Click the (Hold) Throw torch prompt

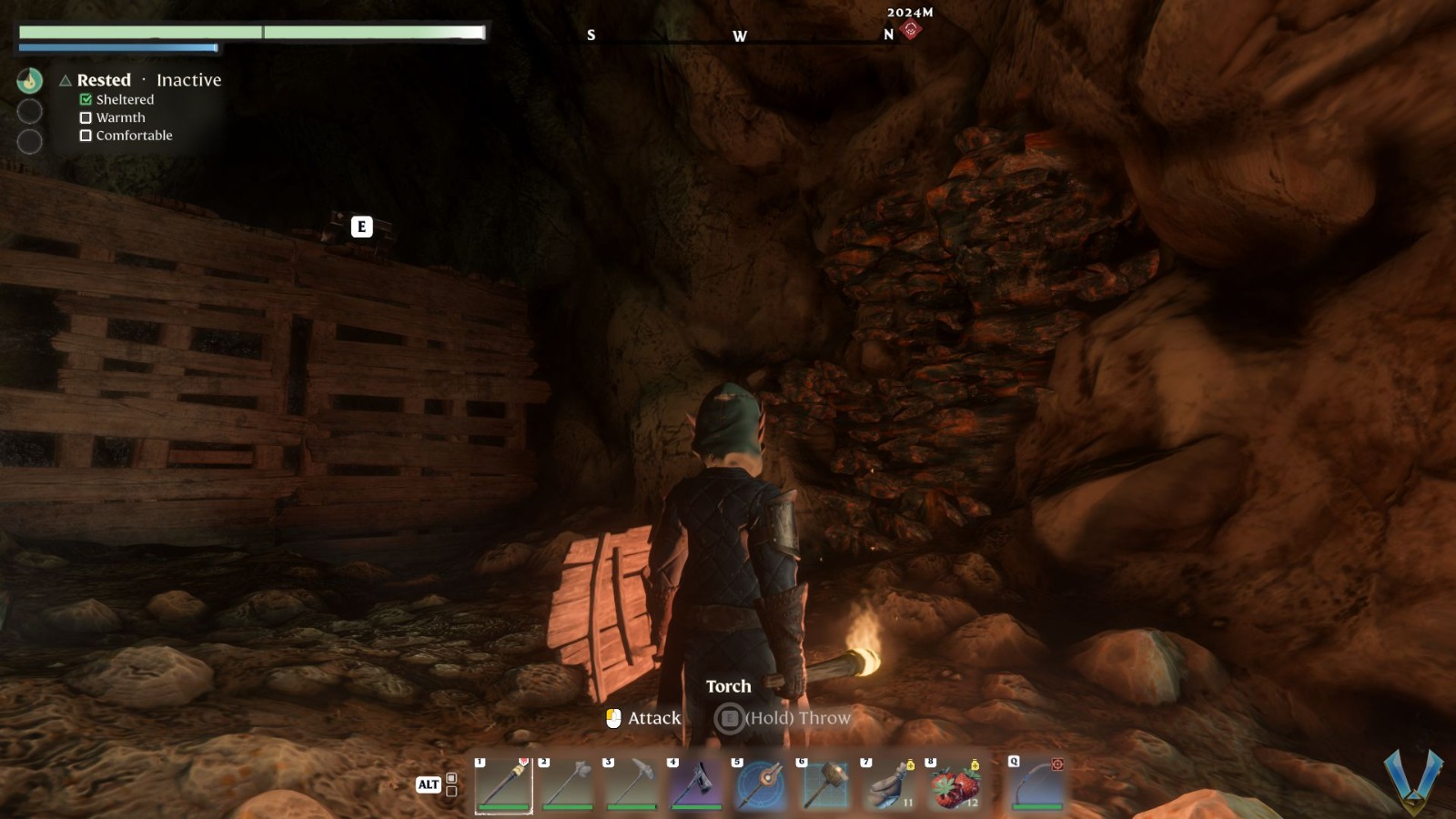click(796, 718)
